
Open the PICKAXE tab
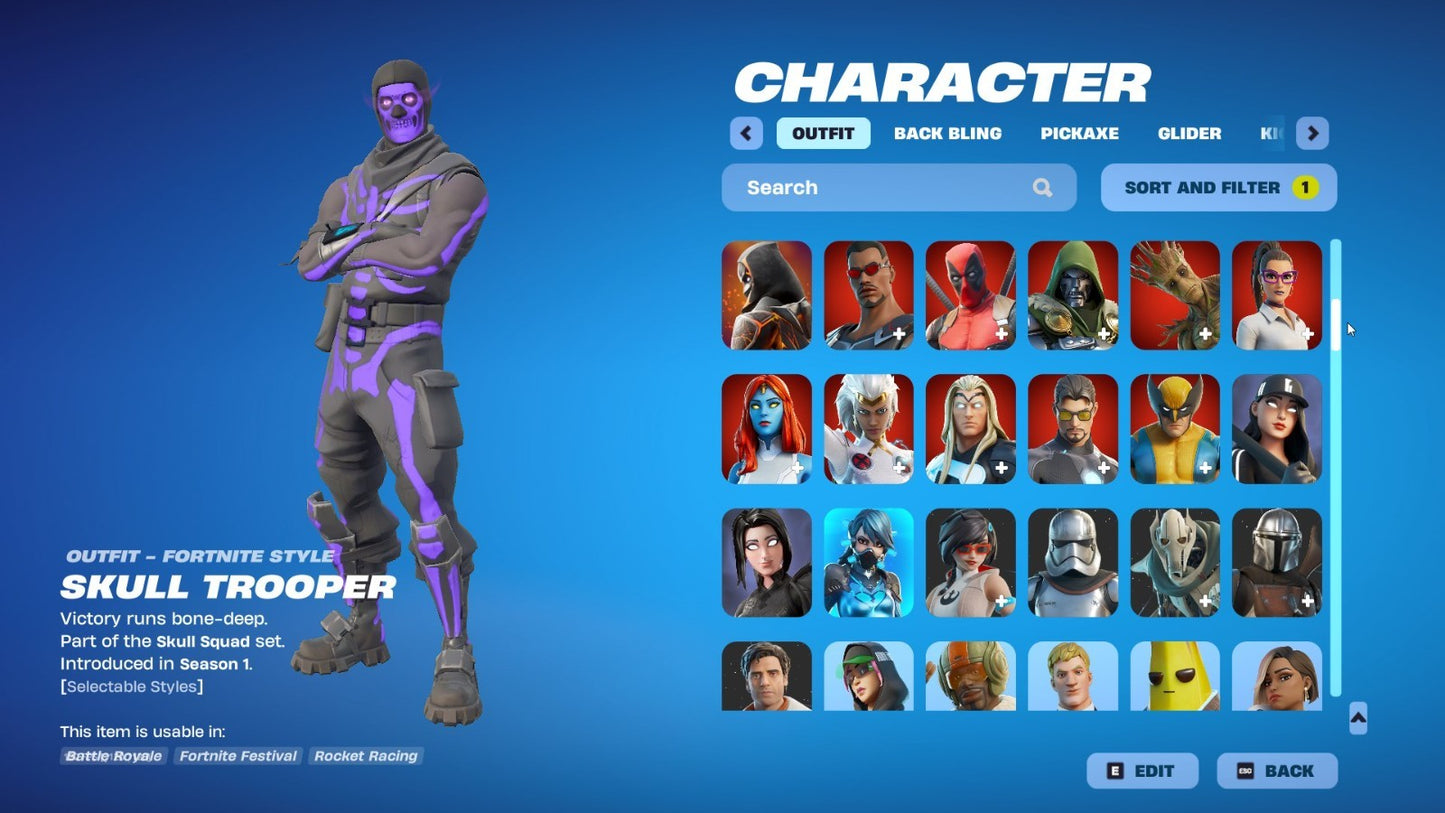pyautogui.click(x=1080, y=133)
